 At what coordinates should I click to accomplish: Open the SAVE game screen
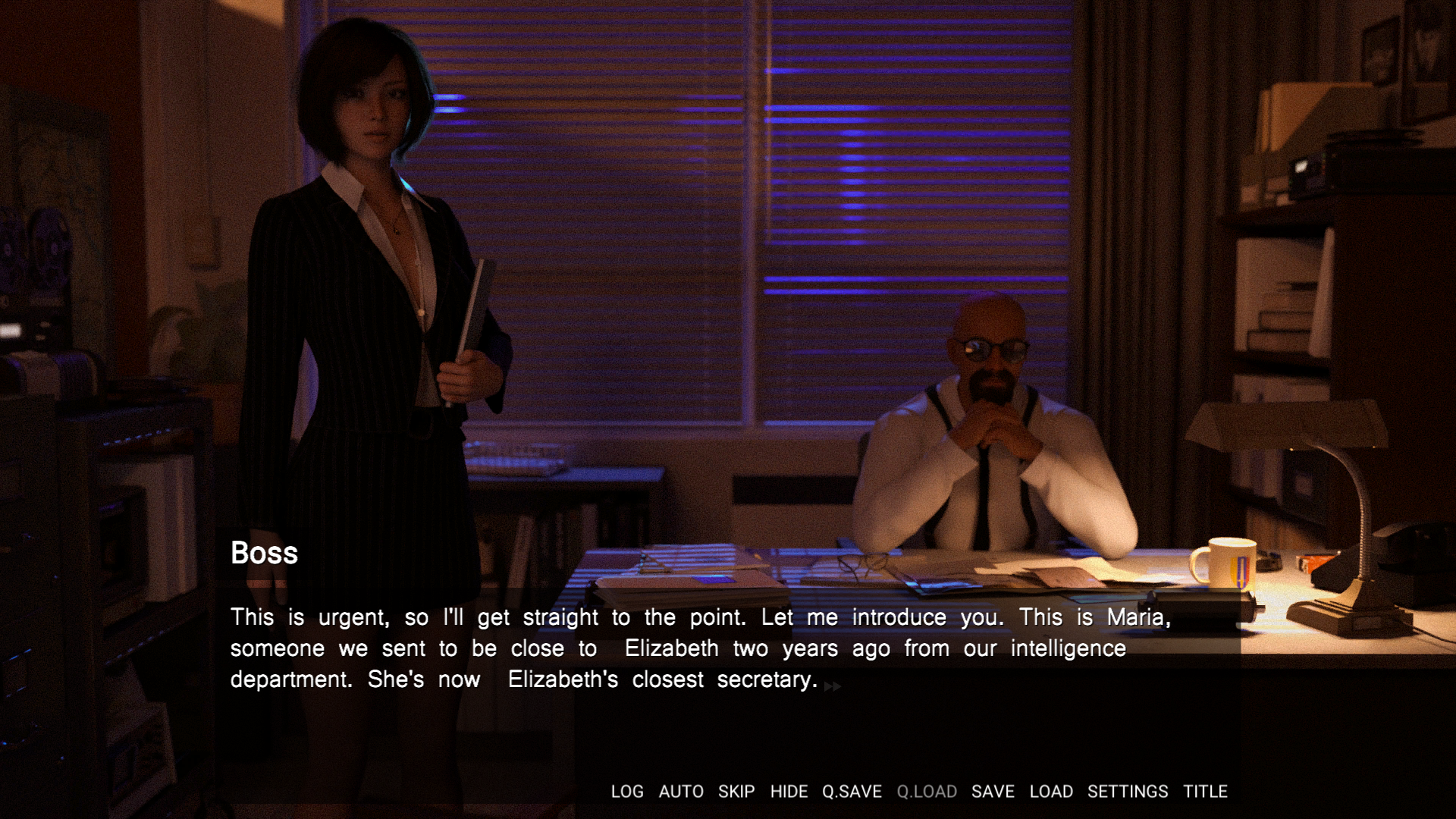click(x=993, y=792)
